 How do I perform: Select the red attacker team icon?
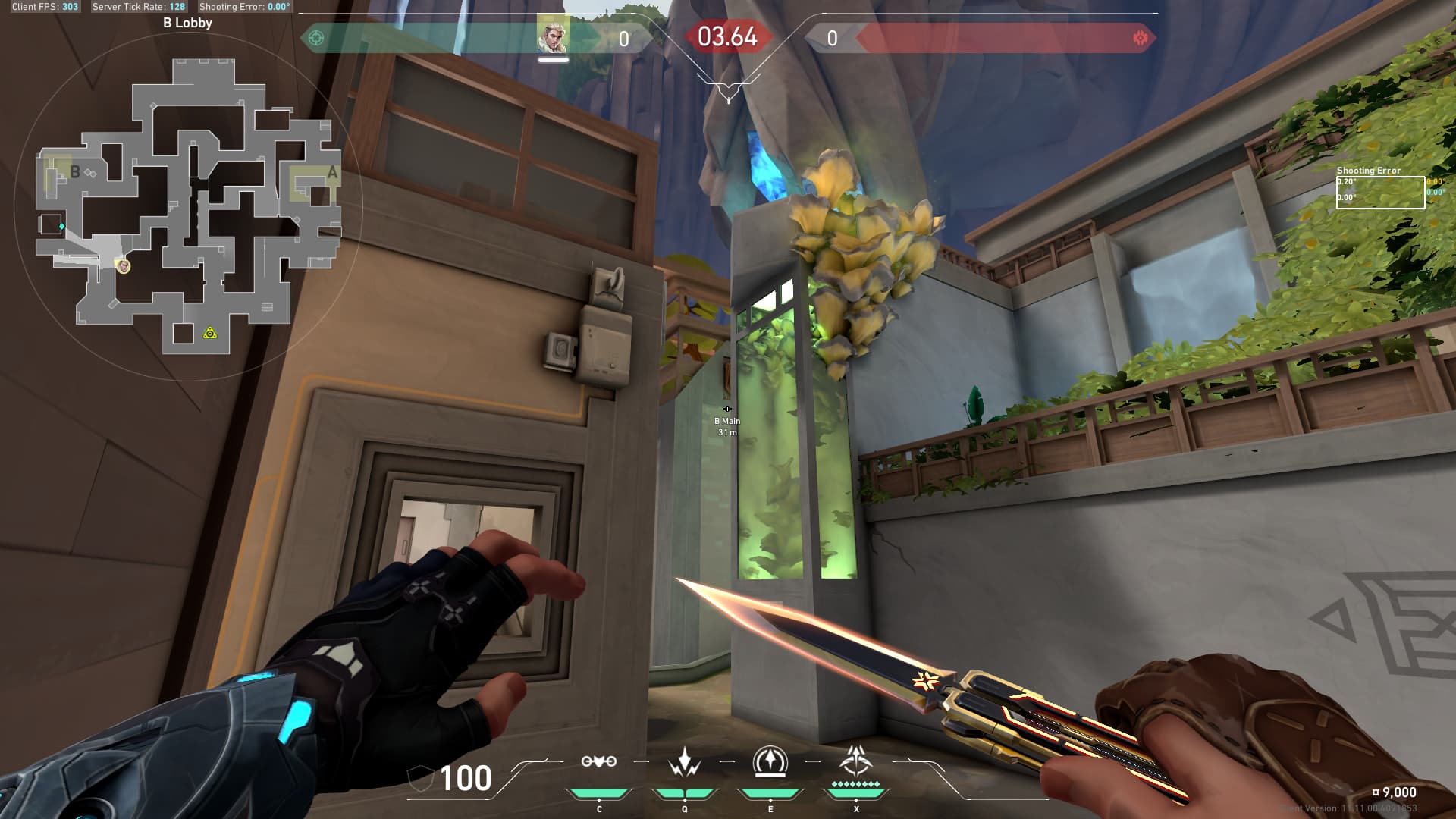point(1140,38)
